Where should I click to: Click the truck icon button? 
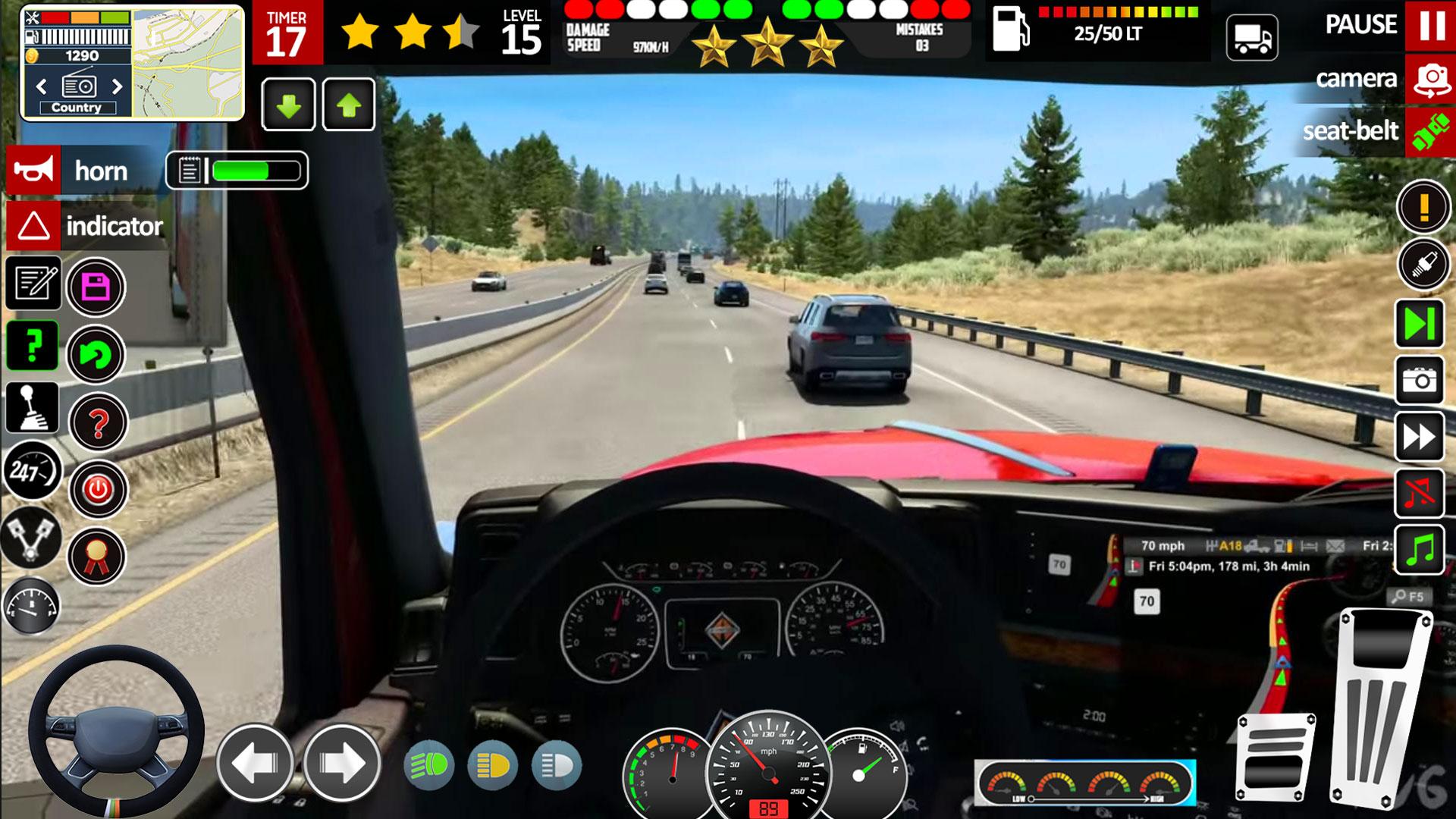pos(1252,37)
